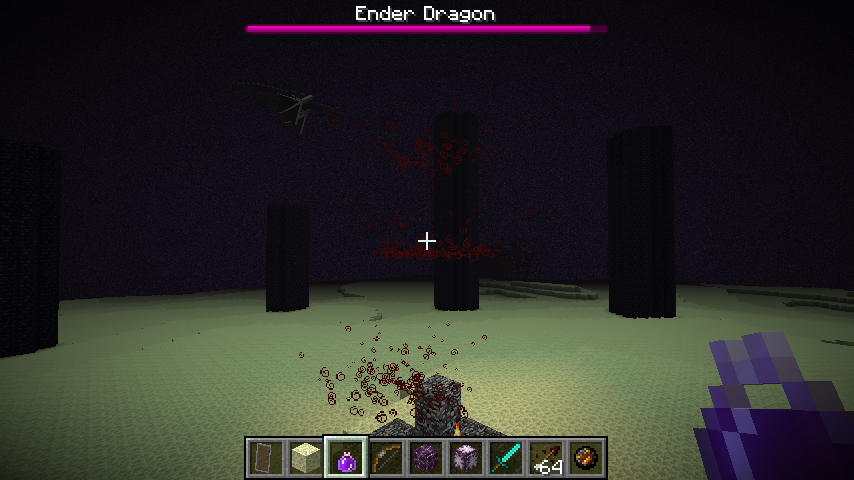
Task: Equip the diamond sword from hotbar
Action: point(506,458)
